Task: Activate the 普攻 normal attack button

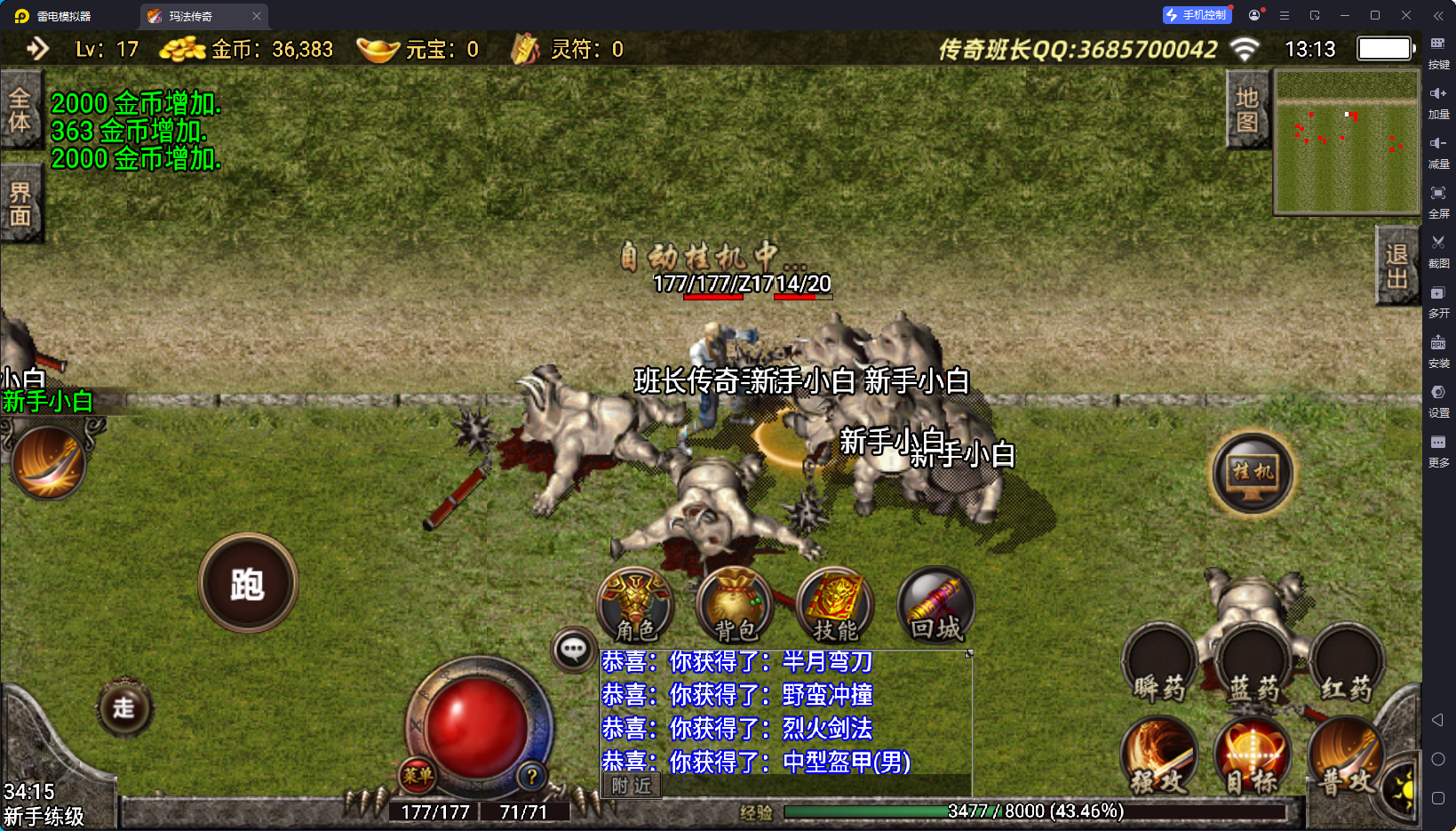Action: tap(1345, 756)
